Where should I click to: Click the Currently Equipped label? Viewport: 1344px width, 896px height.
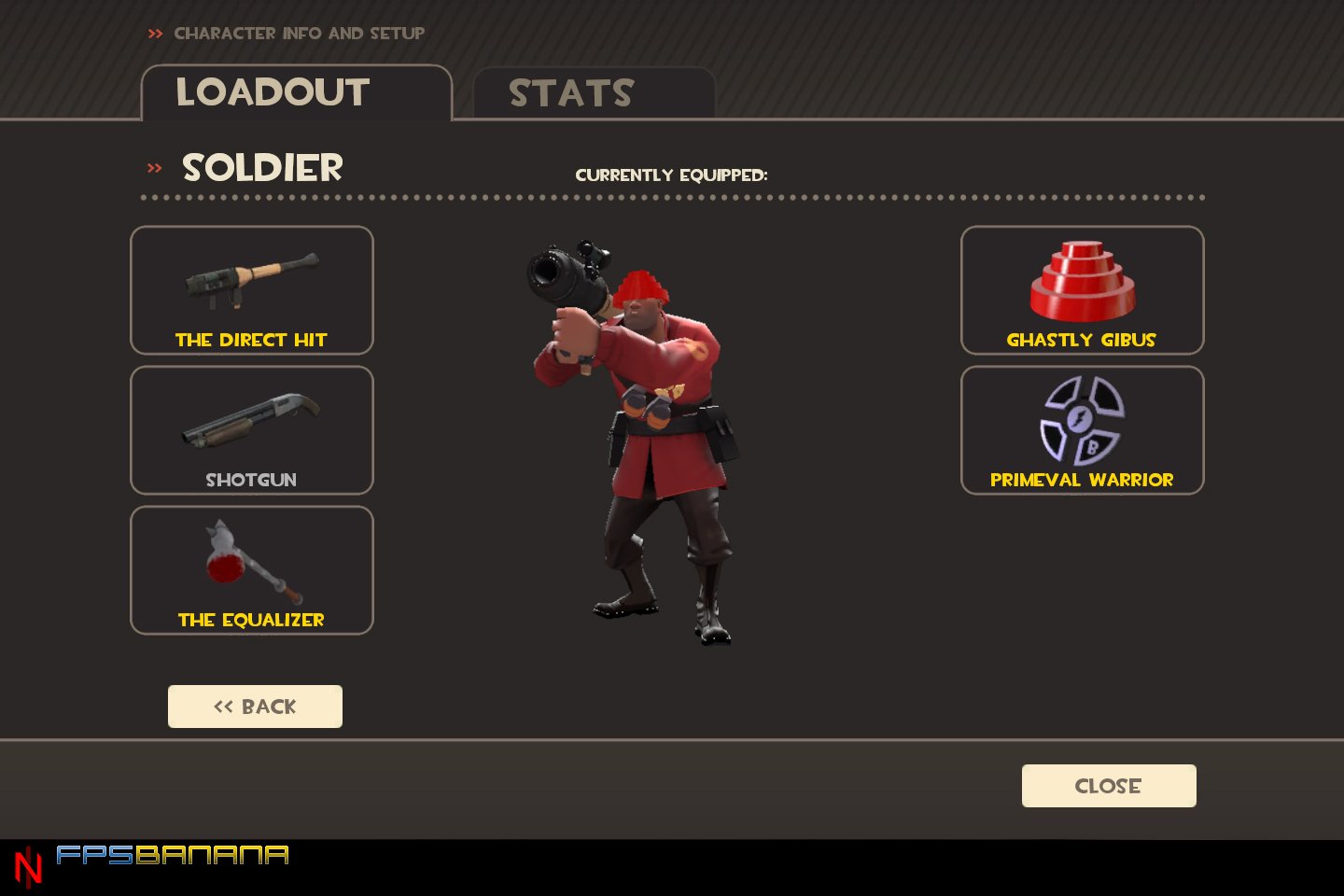672,174
